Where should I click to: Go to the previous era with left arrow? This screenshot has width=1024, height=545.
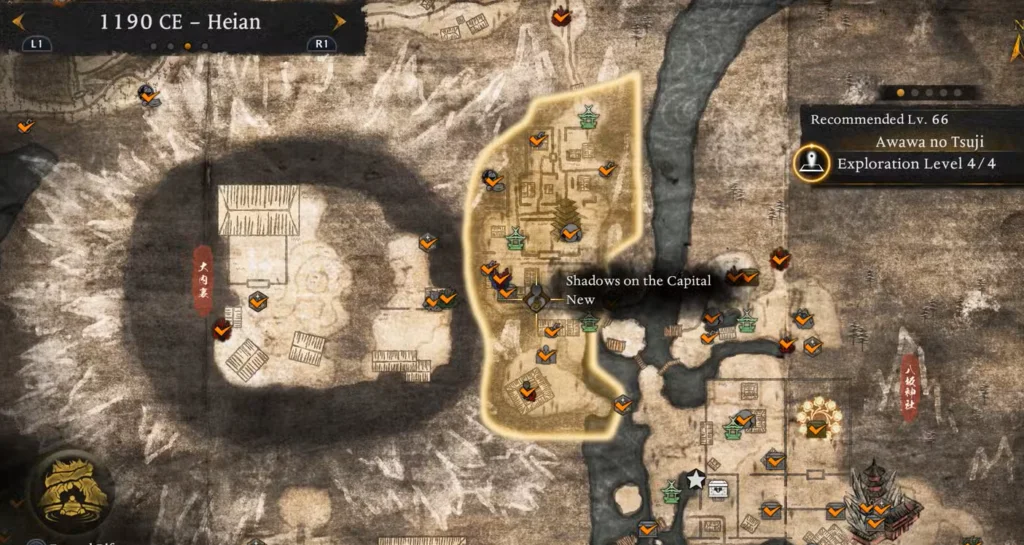click(x=18, y=21)
